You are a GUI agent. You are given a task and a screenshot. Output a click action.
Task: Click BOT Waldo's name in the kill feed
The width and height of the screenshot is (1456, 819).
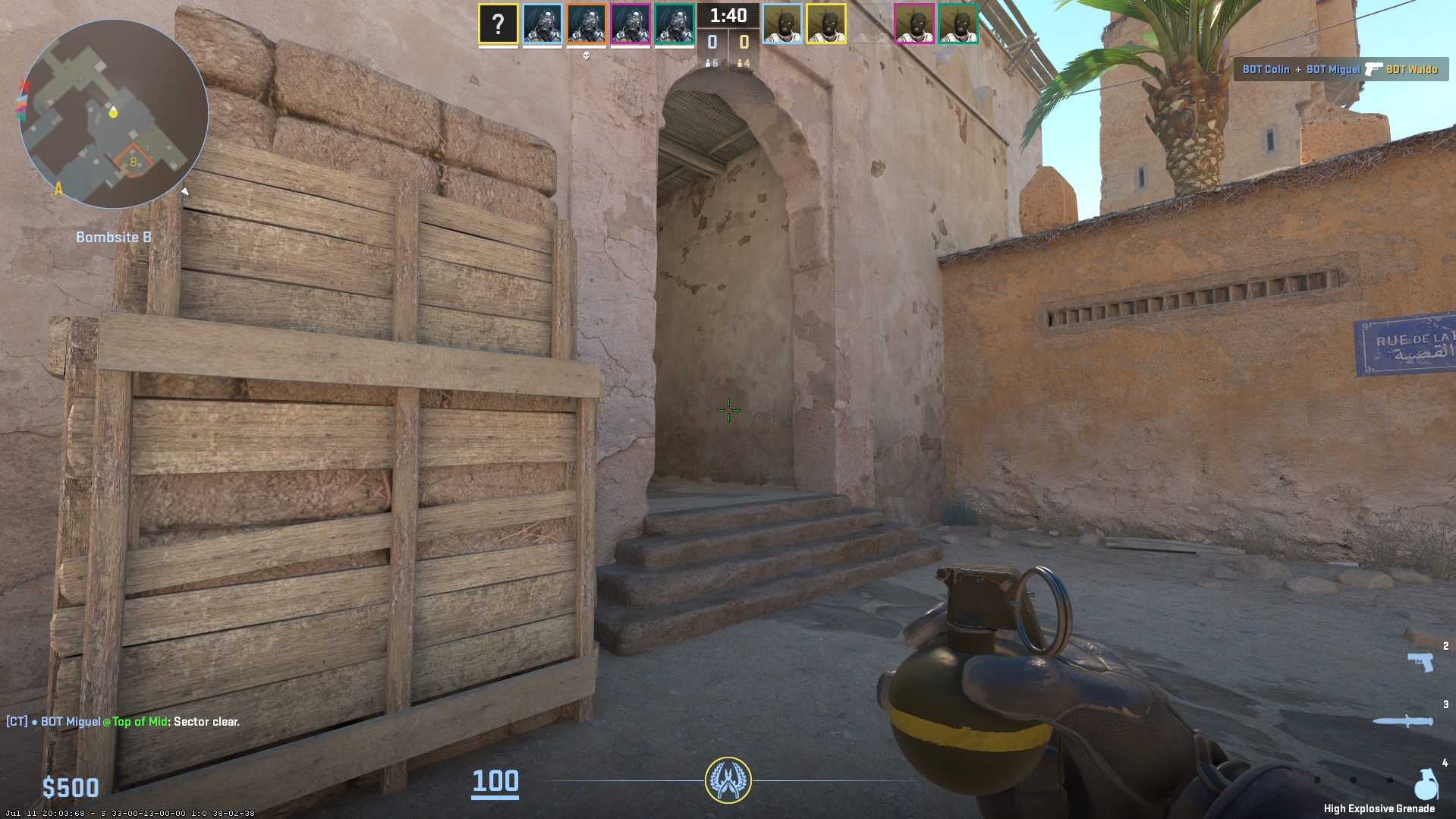1411,68
